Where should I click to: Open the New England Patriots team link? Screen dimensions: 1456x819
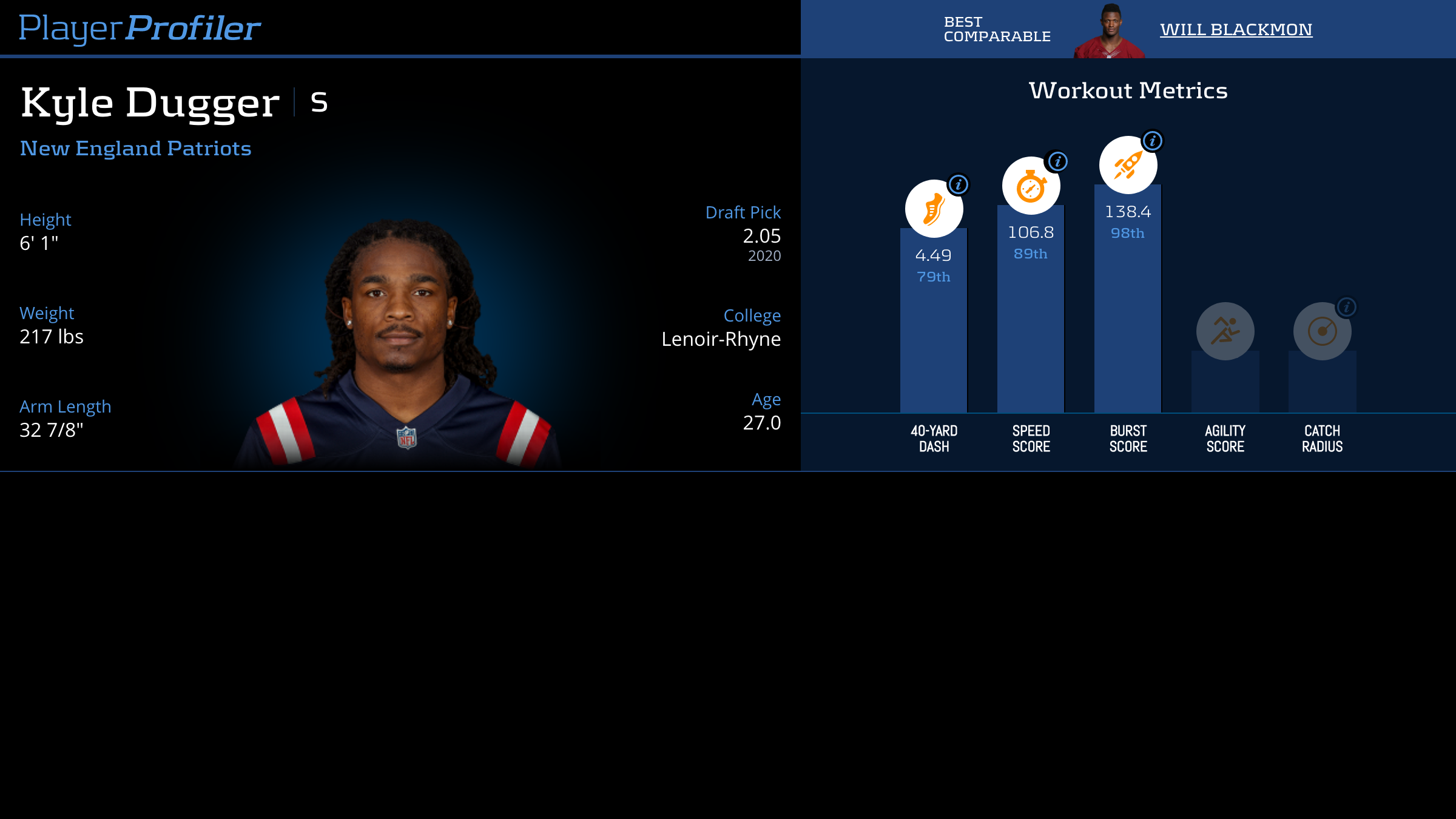(135, 149)
